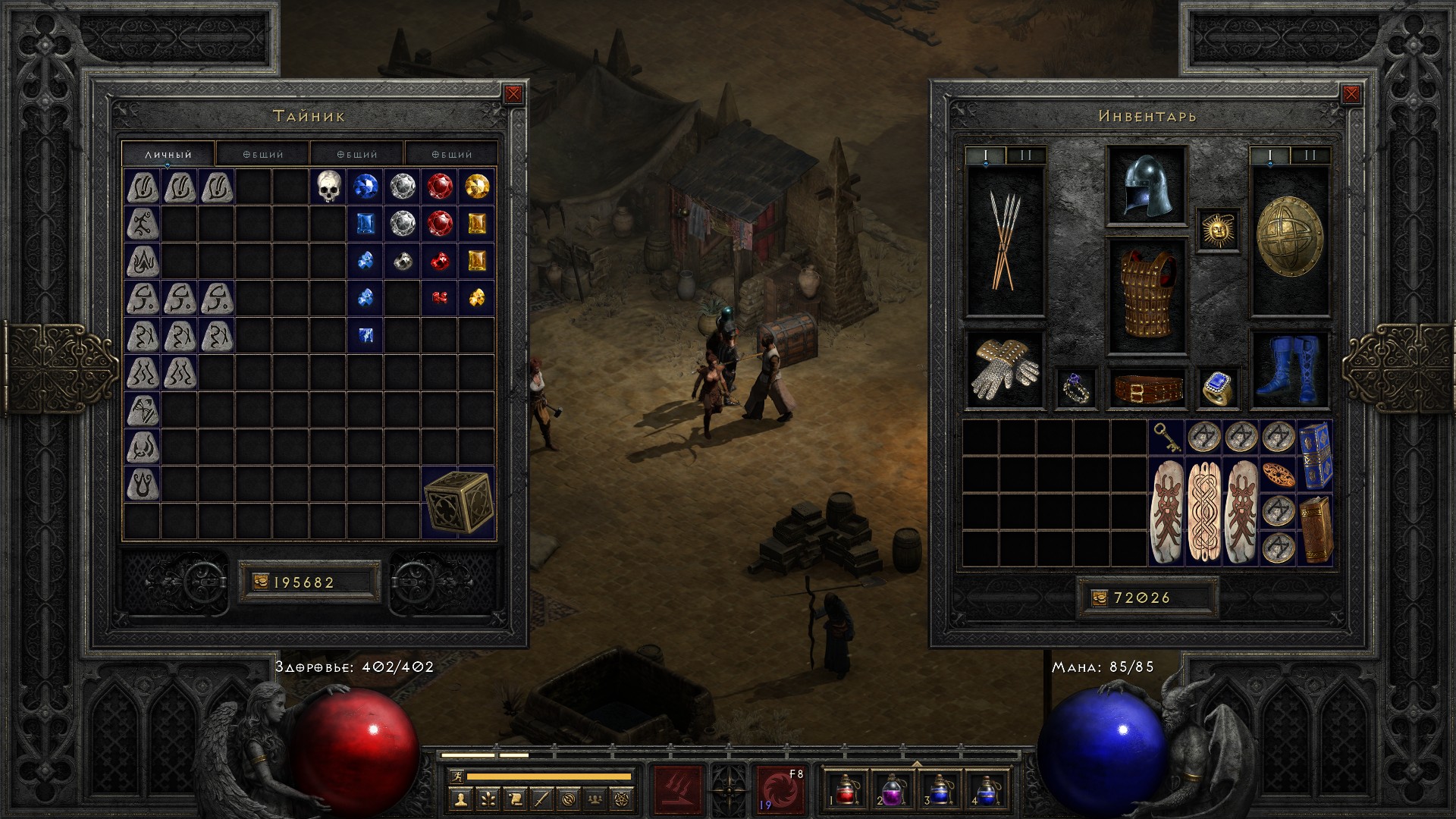This screenshot has height=819, width=1456.
Task: Use the red health potion in belt
Action: click(x=846, y=789)
